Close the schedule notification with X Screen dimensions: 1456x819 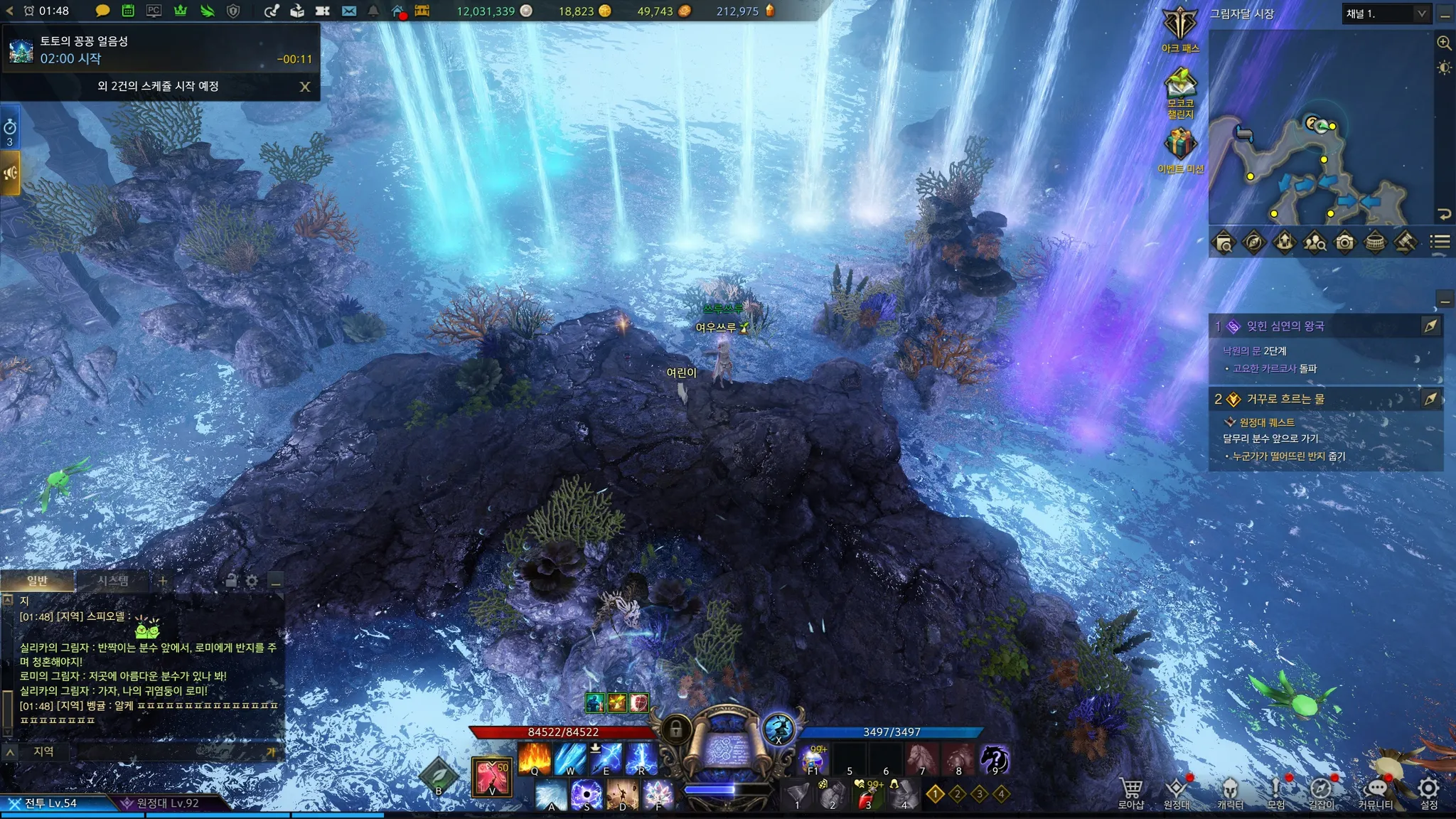coord(305,87)
